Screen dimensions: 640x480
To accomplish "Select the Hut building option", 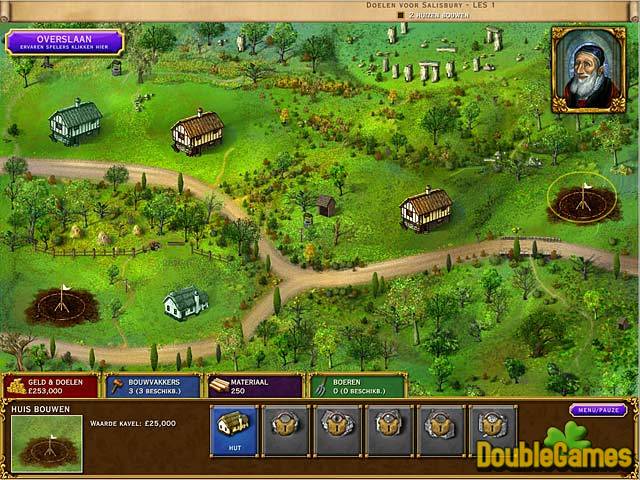I will click(x=233, y=431).
